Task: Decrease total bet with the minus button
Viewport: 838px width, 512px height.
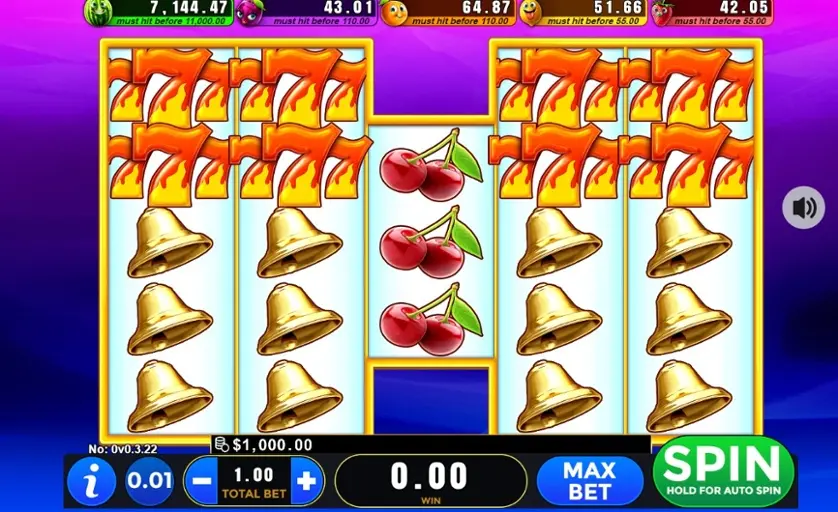Action: coord(201,481)
